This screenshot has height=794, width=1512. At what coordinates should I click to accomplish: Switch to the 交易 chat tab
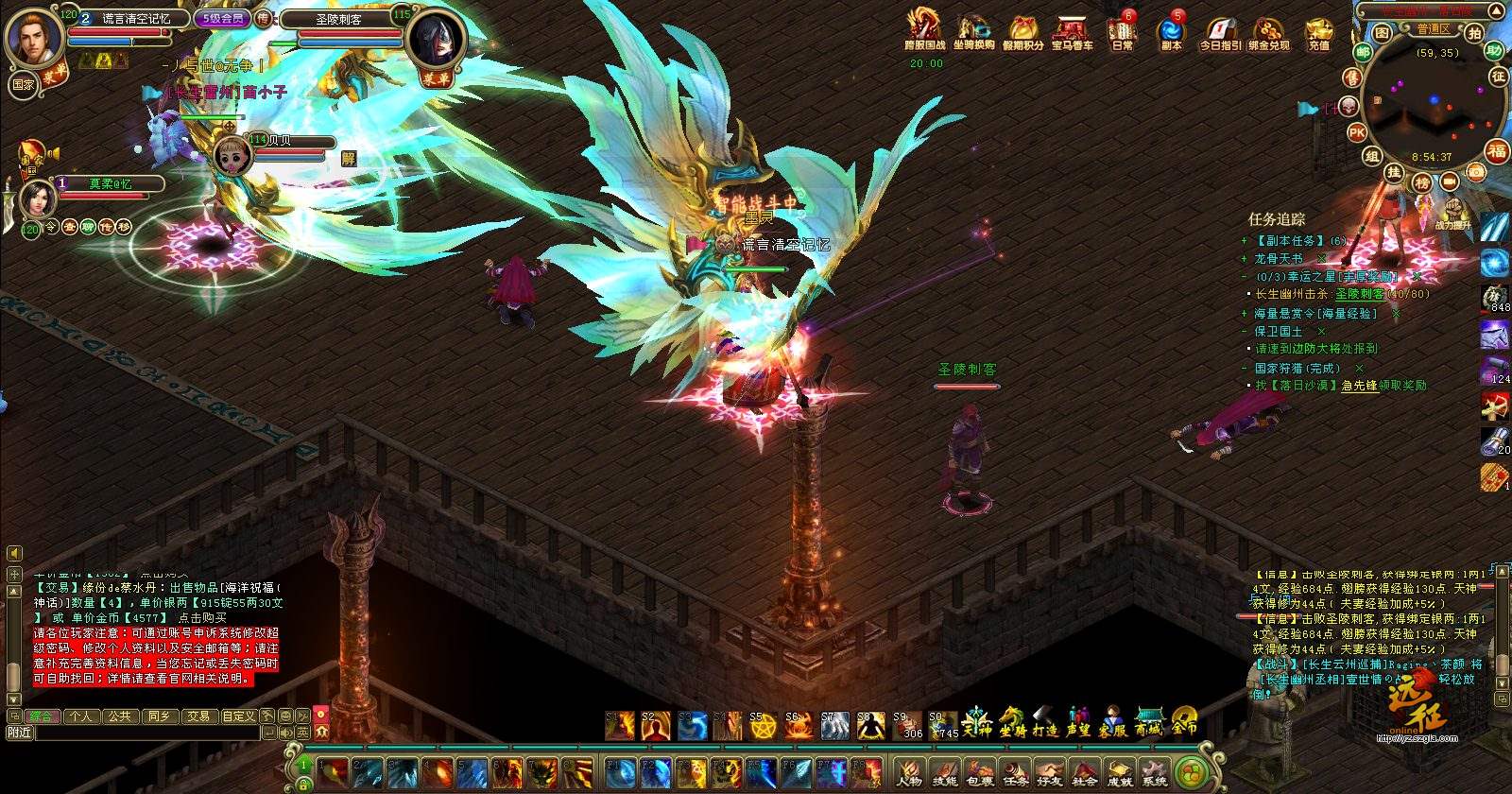click(197, 716)
